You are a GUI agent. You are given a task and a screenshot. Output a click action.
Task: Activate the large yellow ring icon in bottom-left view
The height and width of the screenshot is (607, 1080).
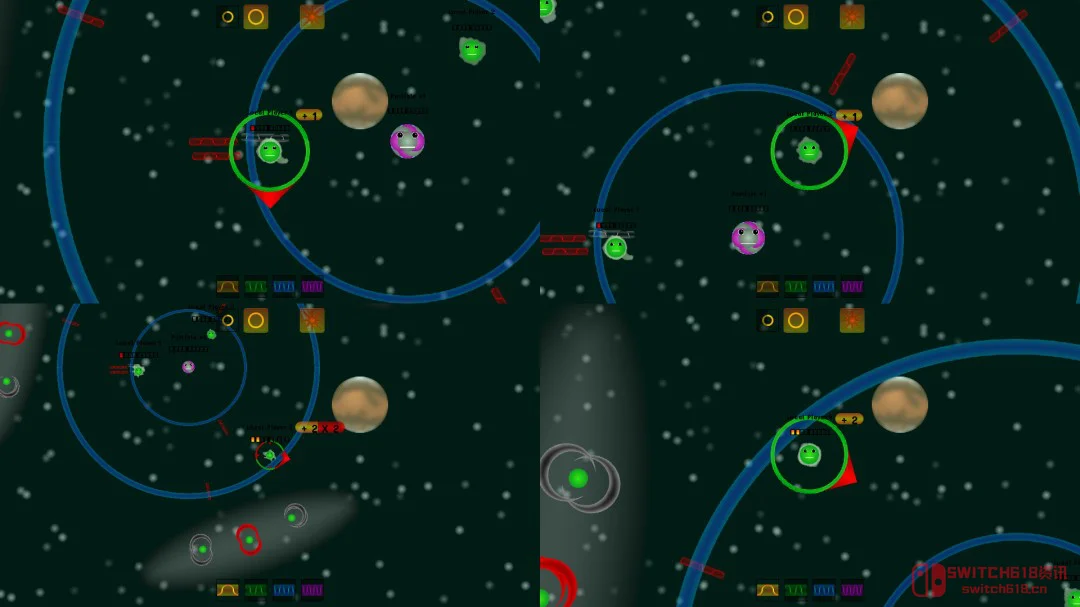point(256,320)
